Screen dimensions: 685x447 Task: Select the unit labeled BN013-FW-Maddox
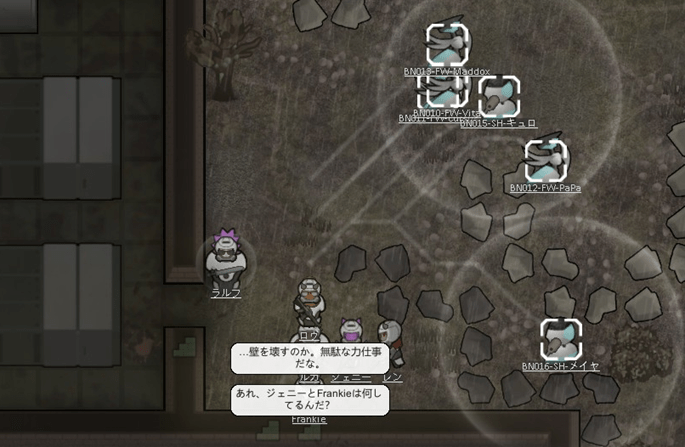click(446, 44)
